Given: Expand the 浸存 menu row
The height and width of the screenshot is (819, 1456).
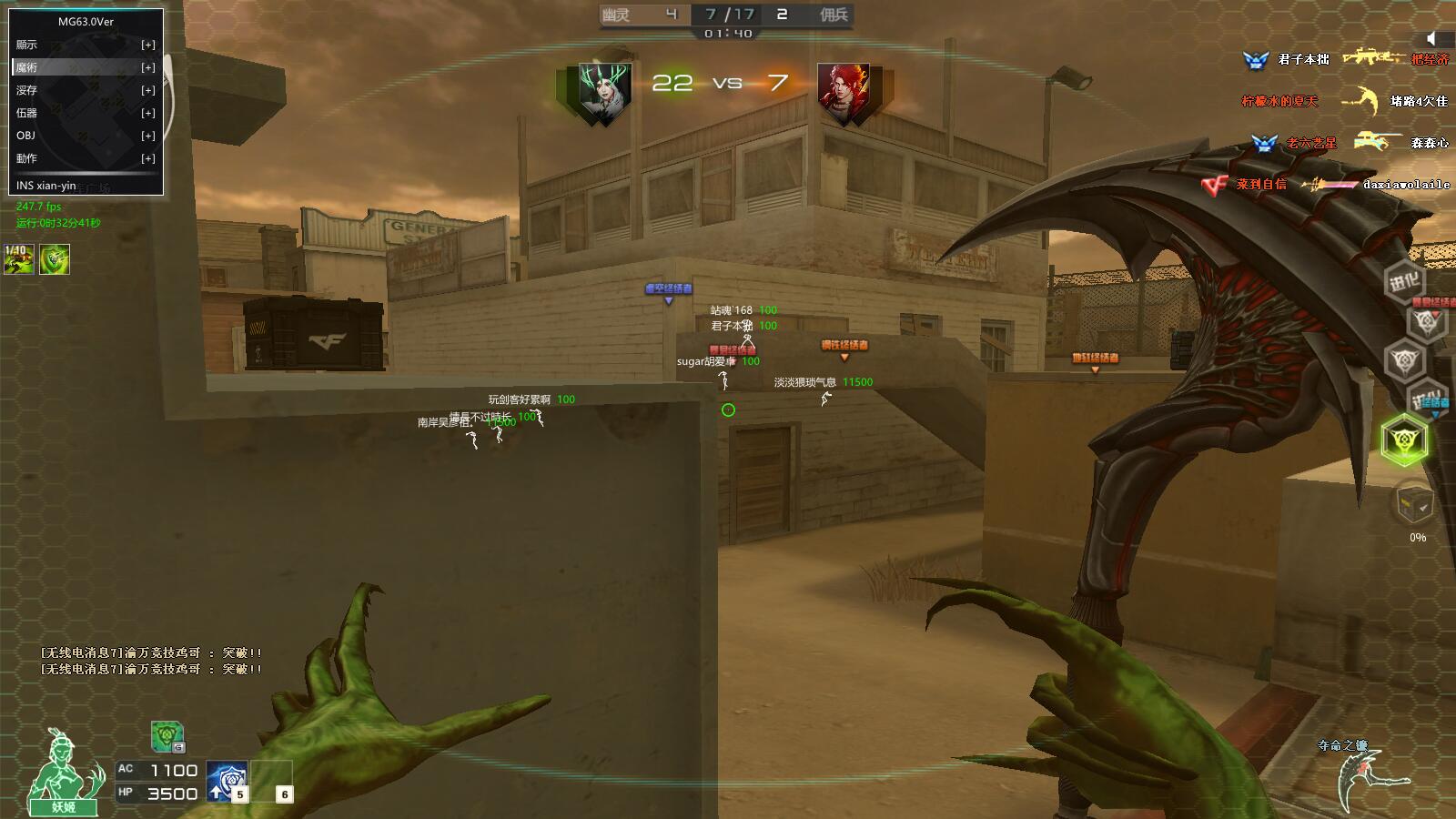Looking at the screenshot, I should 86,90.
